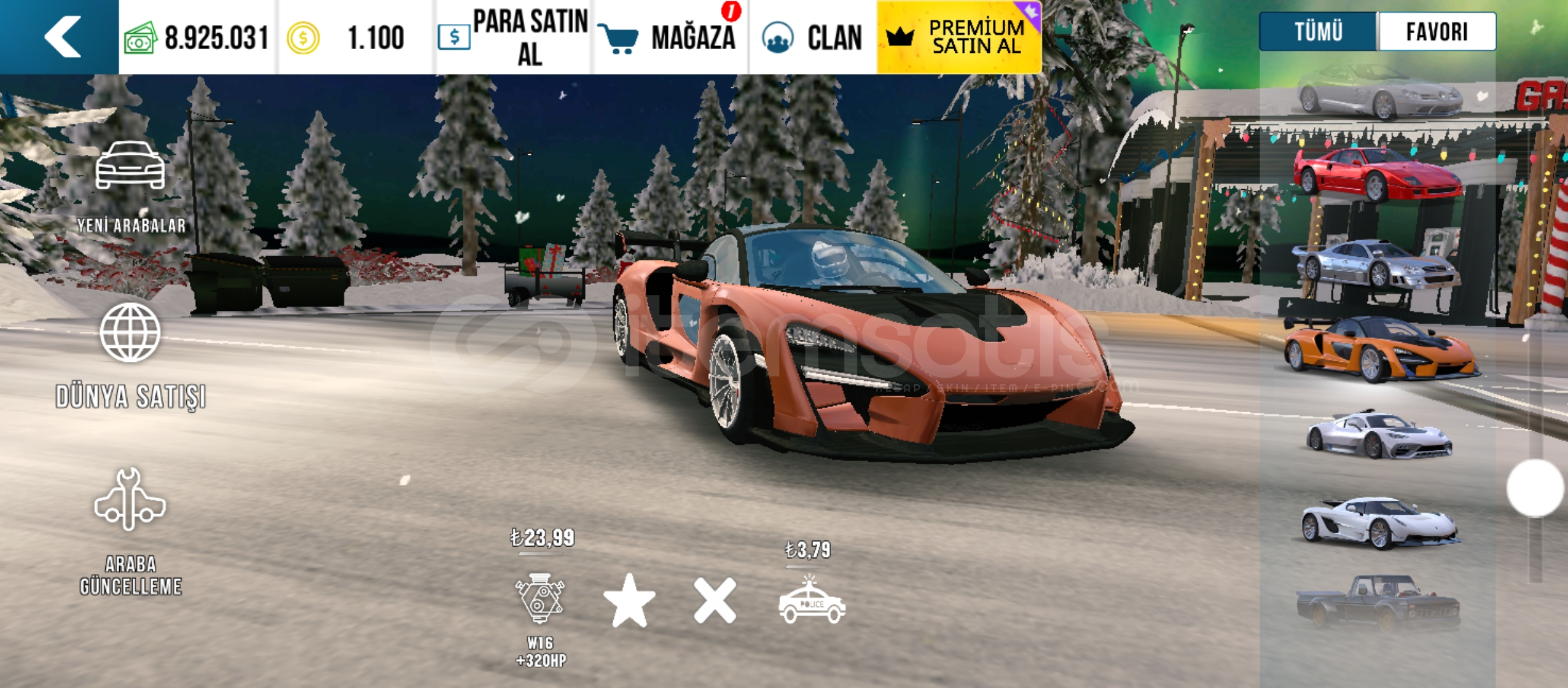The height and width of the screenshot is (688, 1568).
Task: Switch to the Tümü tab
Action: click(1318, 31)
